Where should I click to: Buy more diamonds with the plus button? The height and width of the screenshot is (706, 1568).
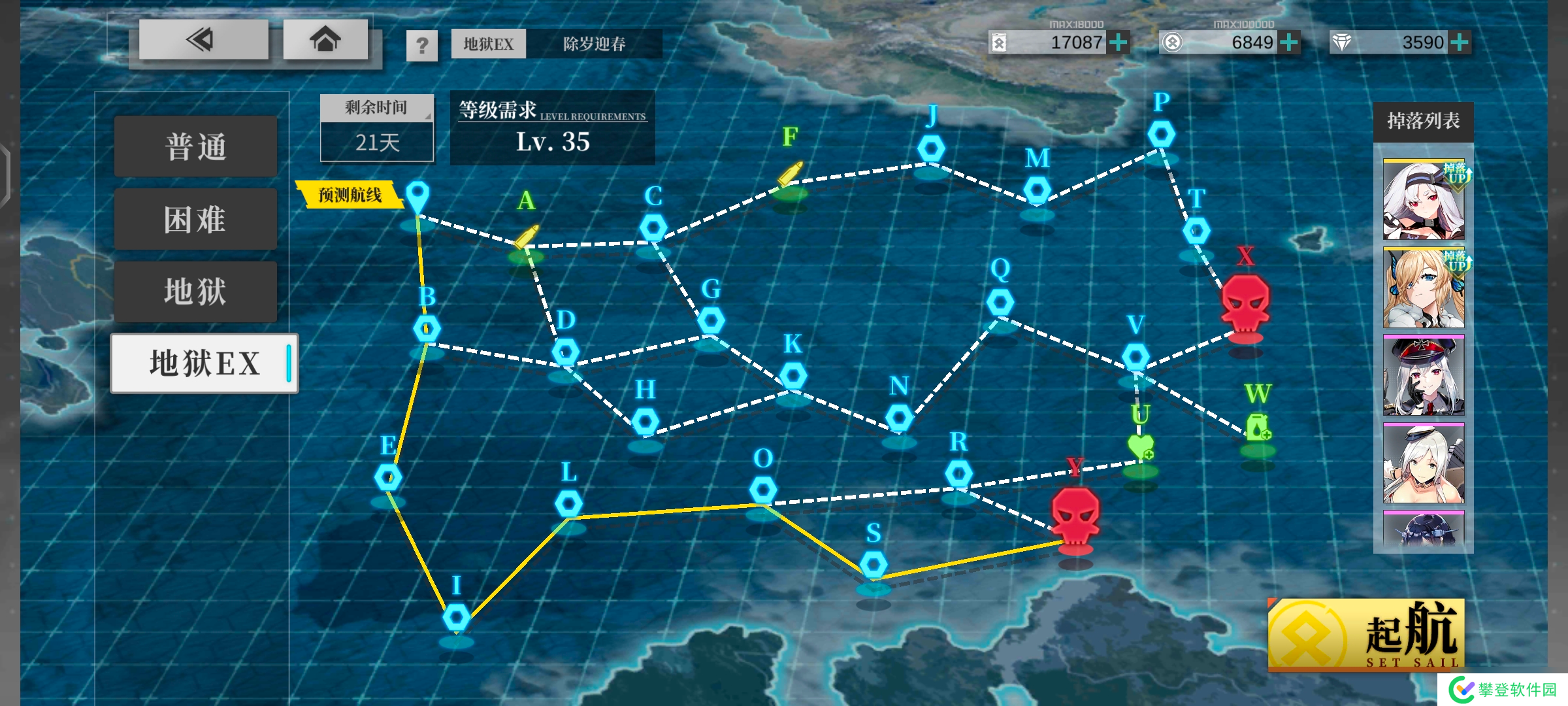pyautogui.click(x=1459, y=42)
